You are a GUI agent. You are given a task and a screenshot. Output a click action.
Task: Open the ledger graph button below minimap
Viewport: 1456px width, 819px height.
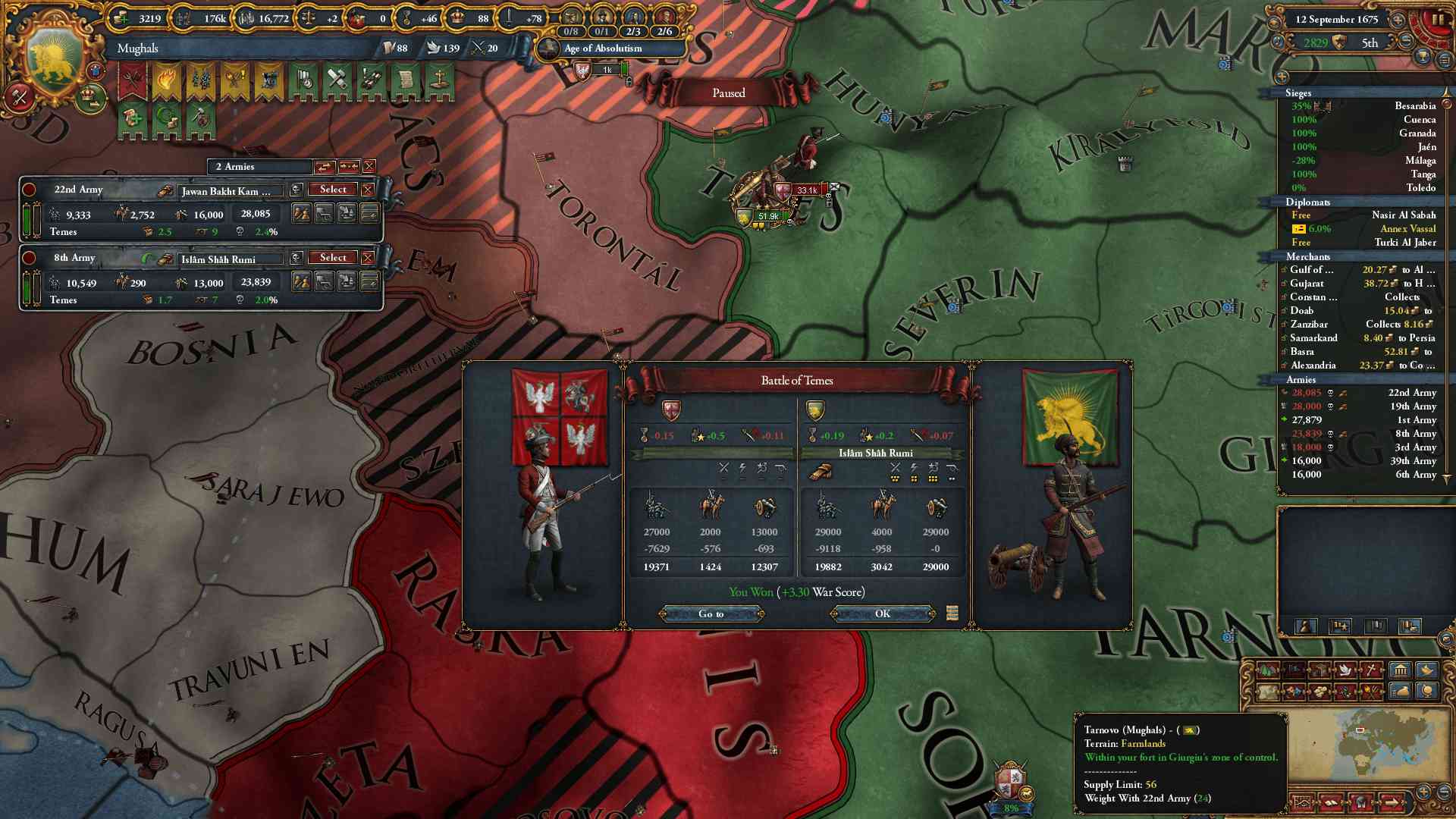pos(1302,802)
